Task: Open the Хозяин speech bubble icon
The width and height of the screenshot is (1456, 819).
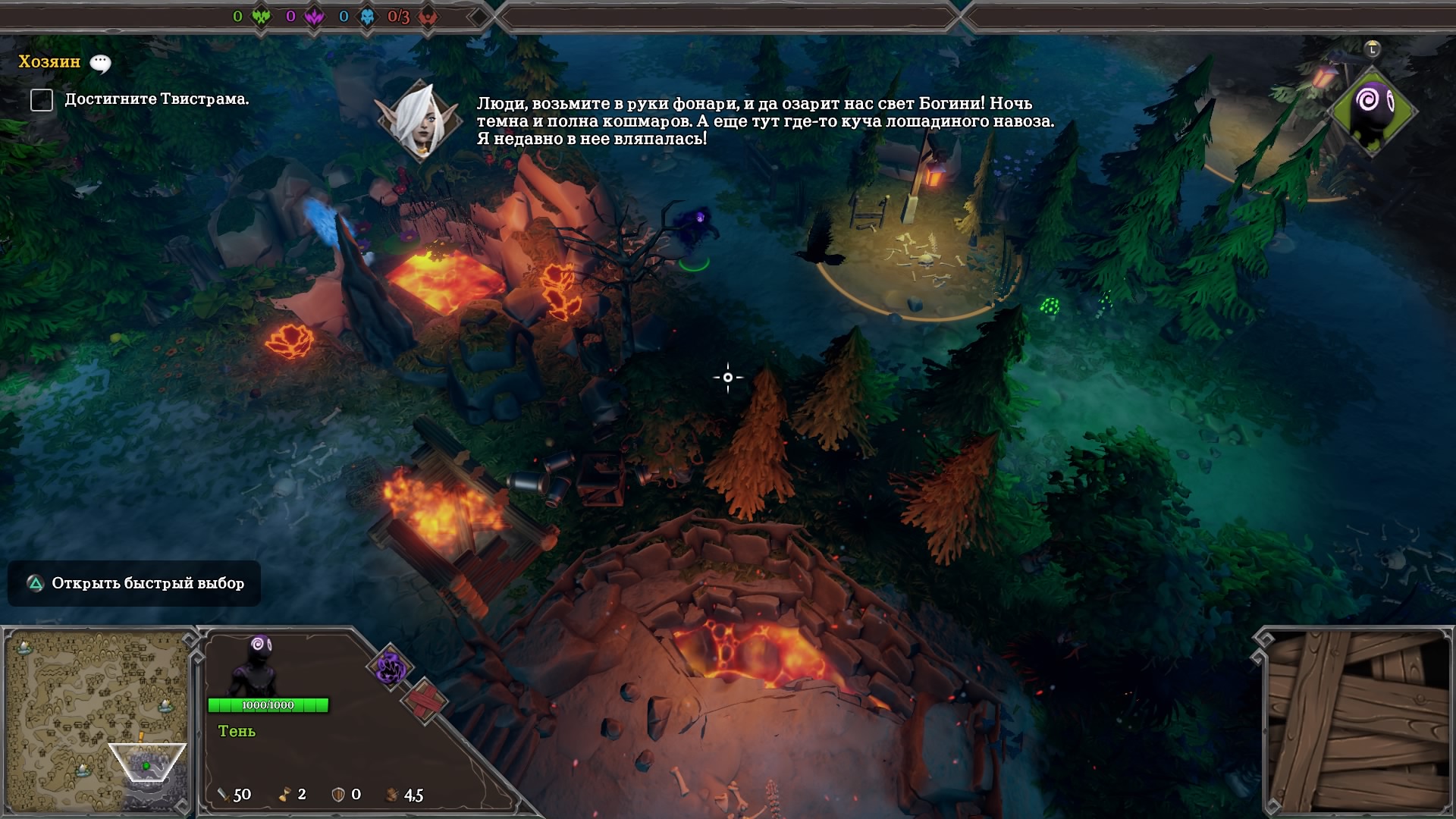Action: [100, 64]
